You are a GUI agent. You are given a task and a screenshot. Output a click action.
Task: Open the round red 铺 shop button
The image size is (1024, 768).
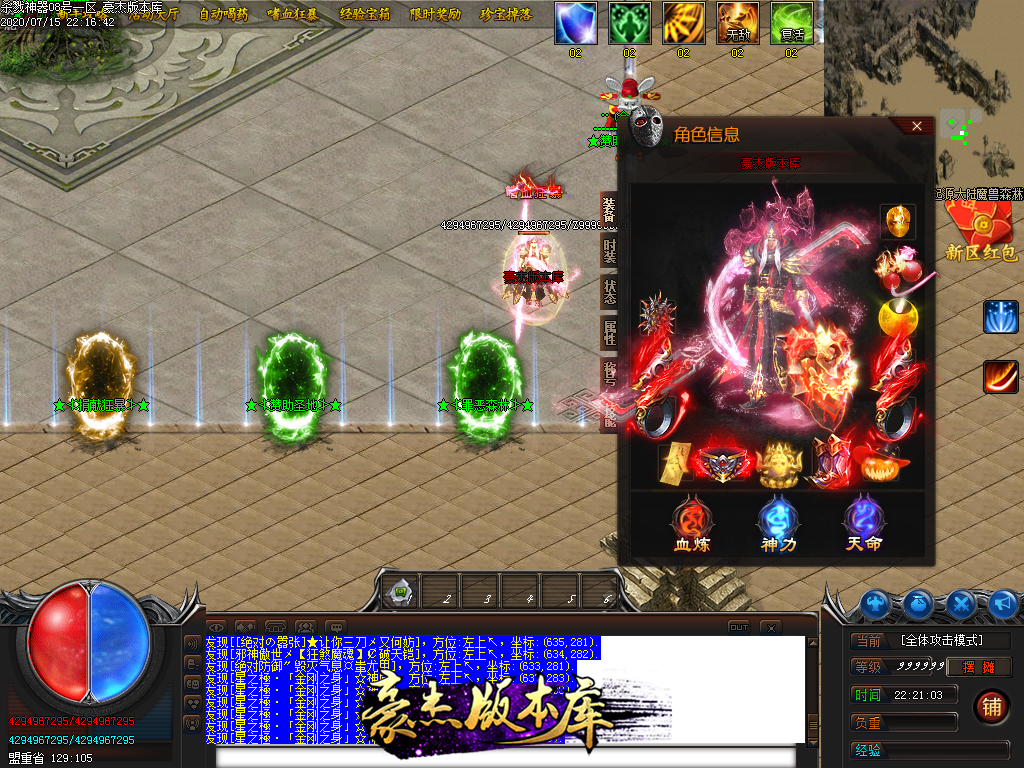tap(990, 706)
